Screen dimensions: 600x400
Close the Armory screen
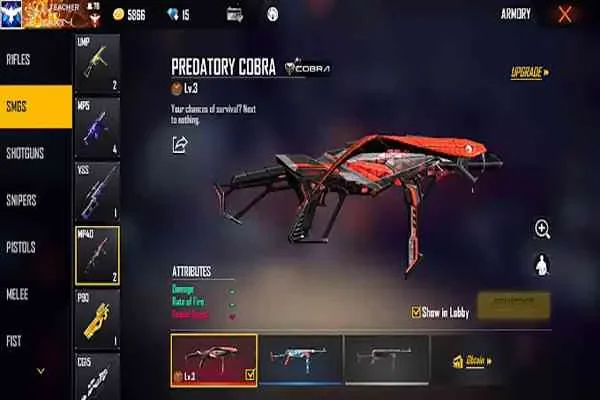pos(565,14)
